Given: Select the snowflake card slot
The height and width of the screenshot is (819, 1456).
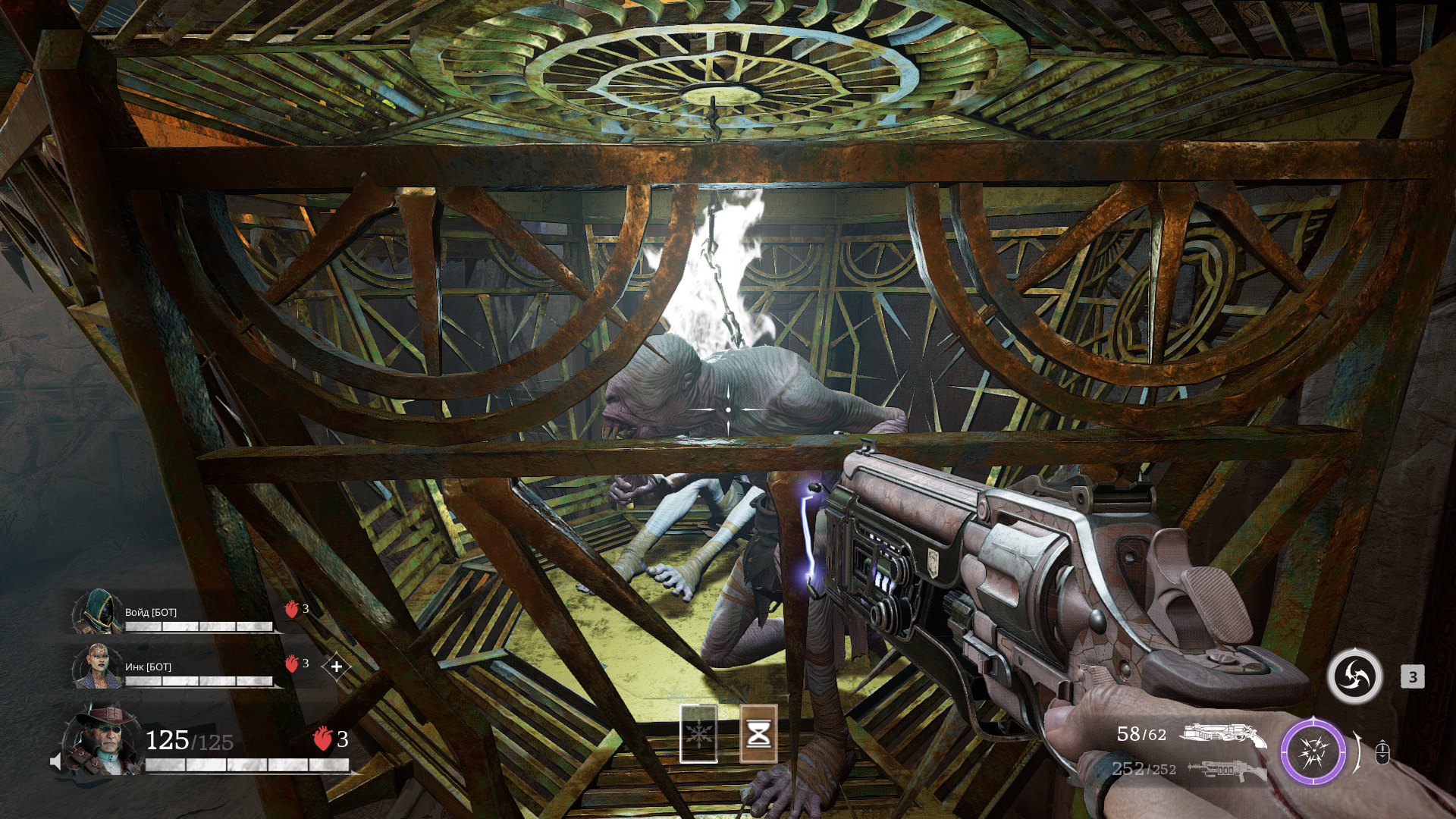Looking at the screenshot, I should [x=698, y=733].
